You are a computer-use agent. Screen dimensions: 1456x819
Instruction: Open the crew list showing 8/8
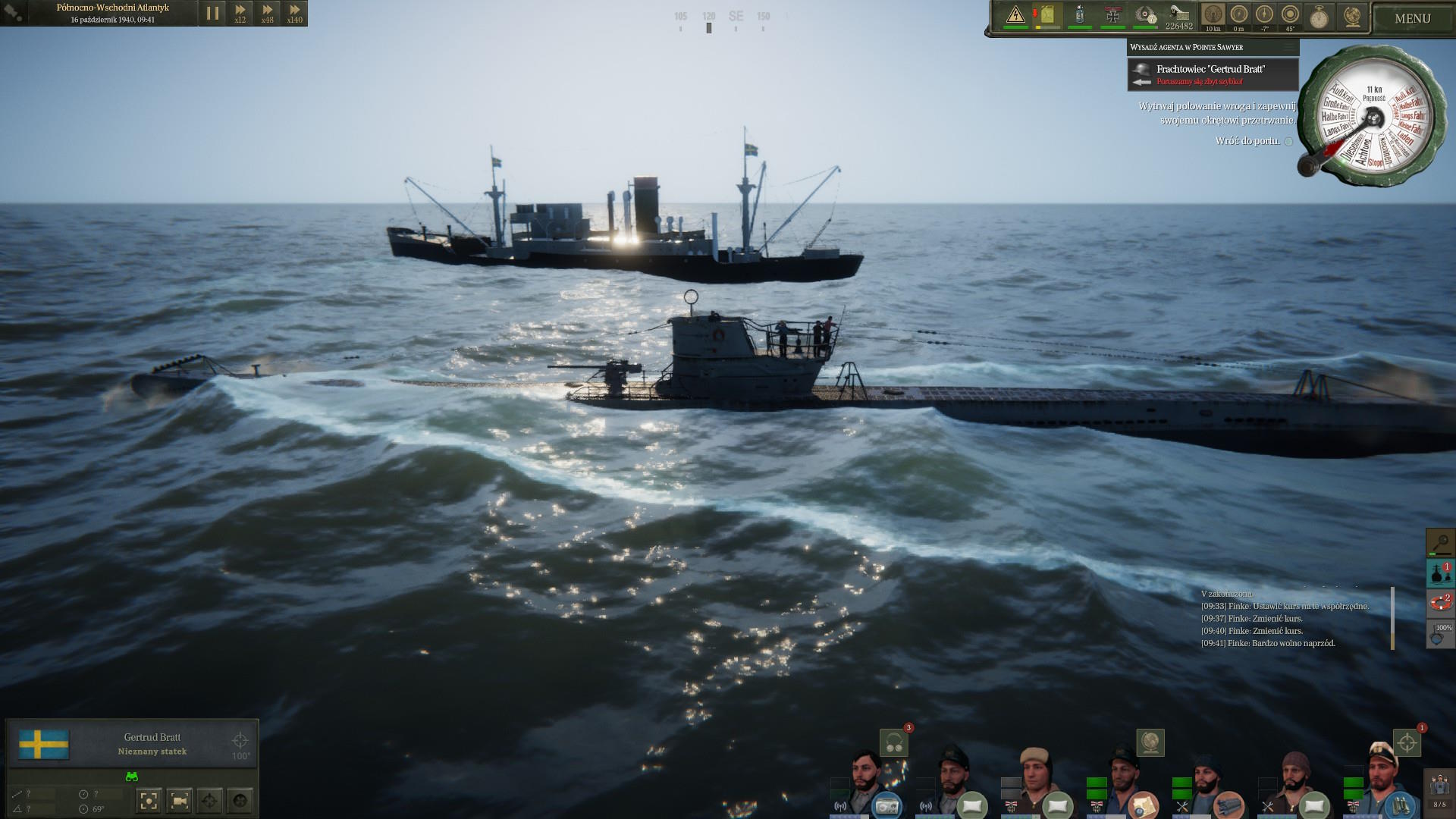pos(1439,789)
